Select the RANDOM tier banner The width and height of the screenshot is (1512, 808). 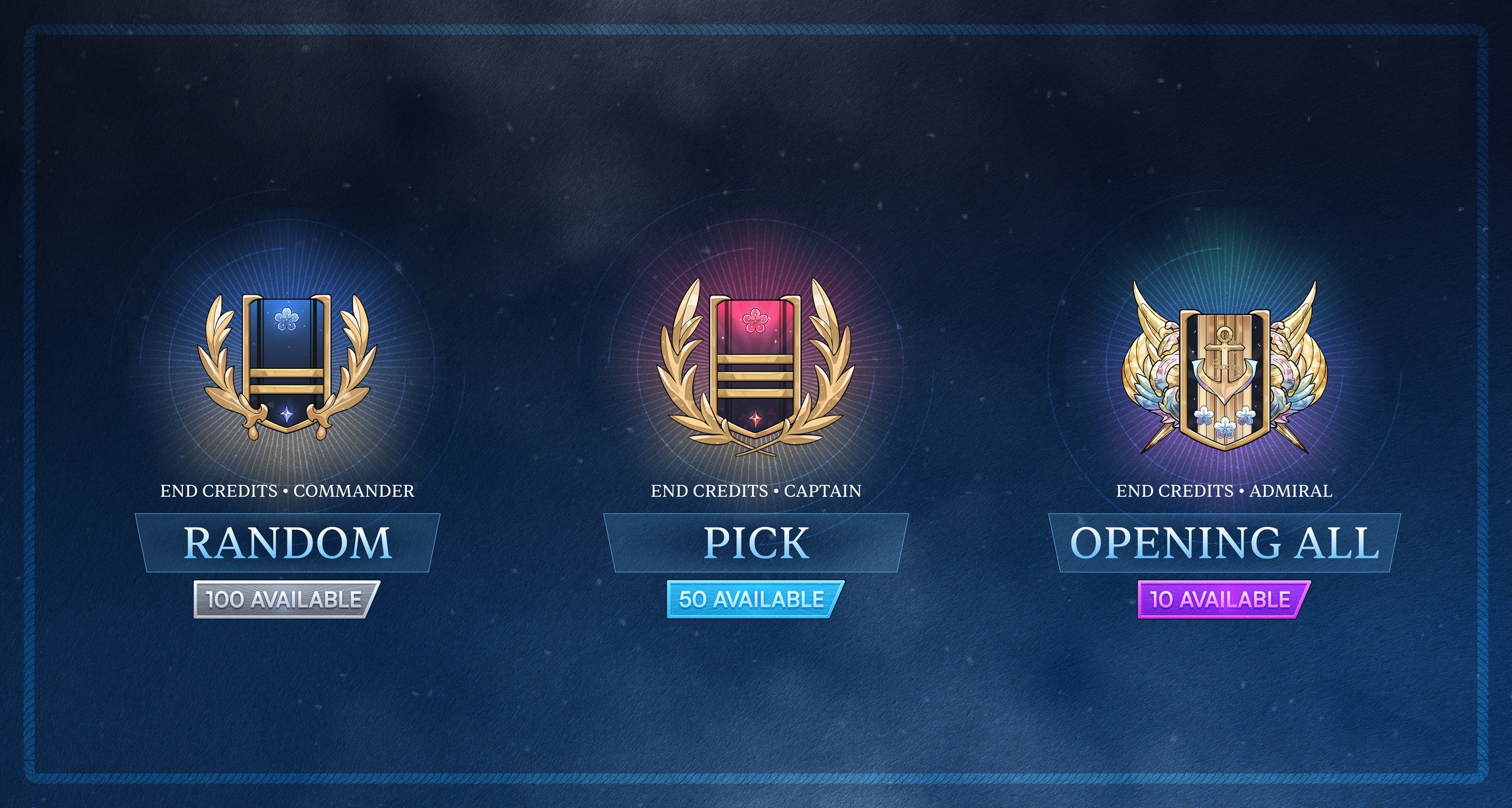coord(287,543)
